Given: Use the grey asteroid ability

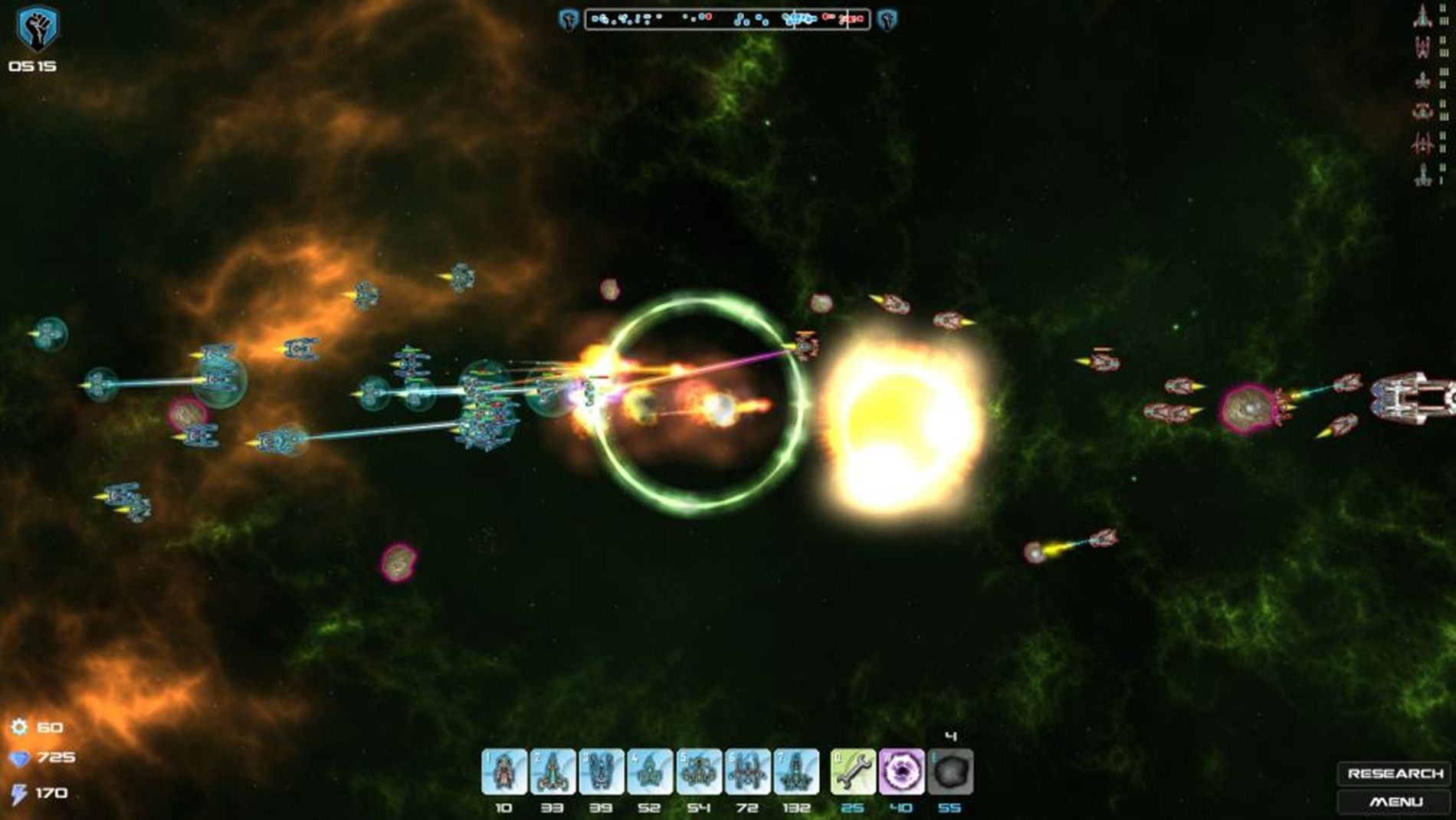Looking at the screenshot, I should point(950,772).
